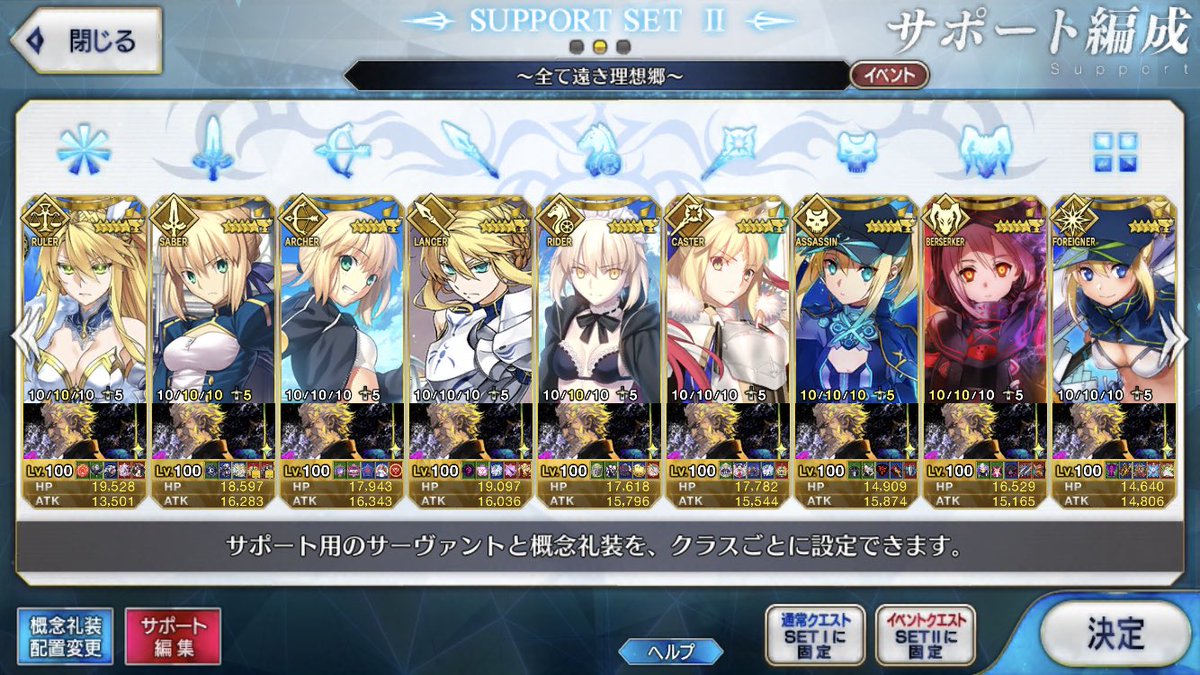1200x675 pixels.
Task: Select the Foreigner class servant card
Action: (1113, 300)
